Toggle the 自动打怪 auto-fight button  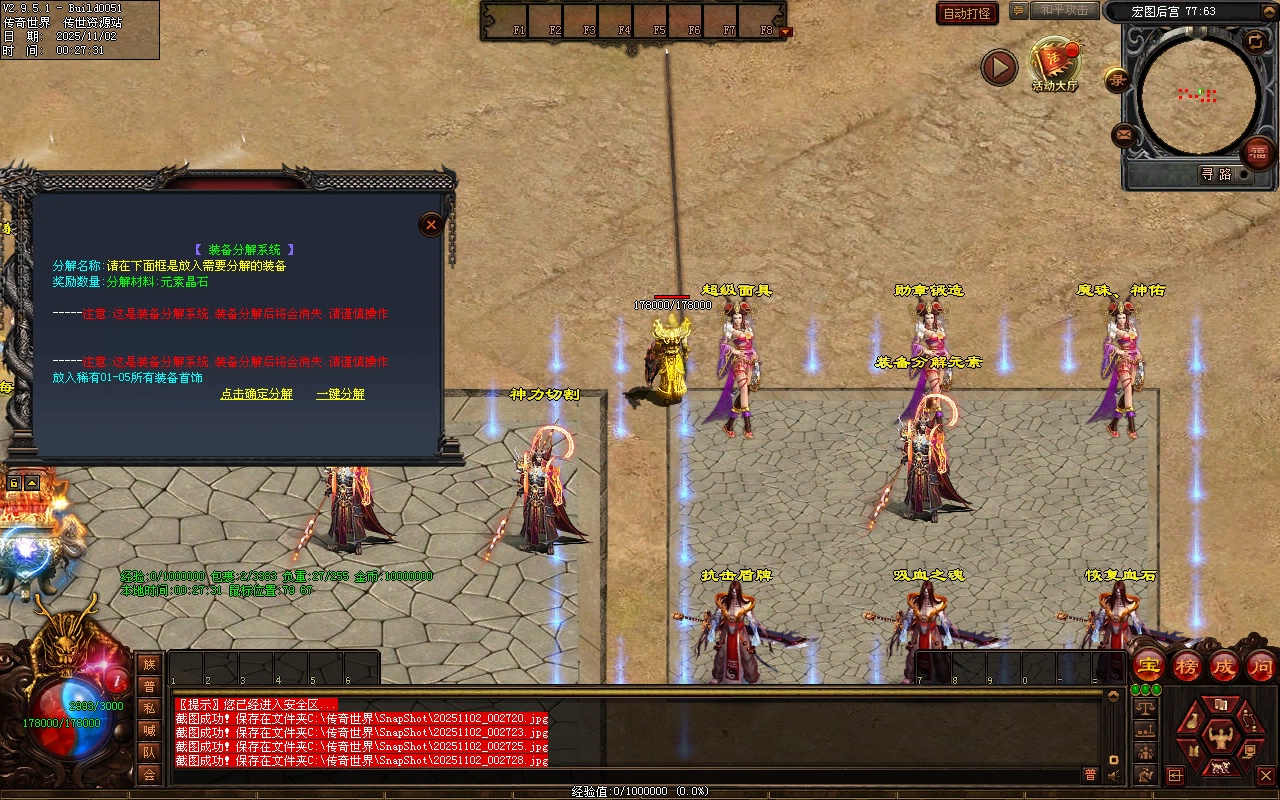click(x=968, y=13)
